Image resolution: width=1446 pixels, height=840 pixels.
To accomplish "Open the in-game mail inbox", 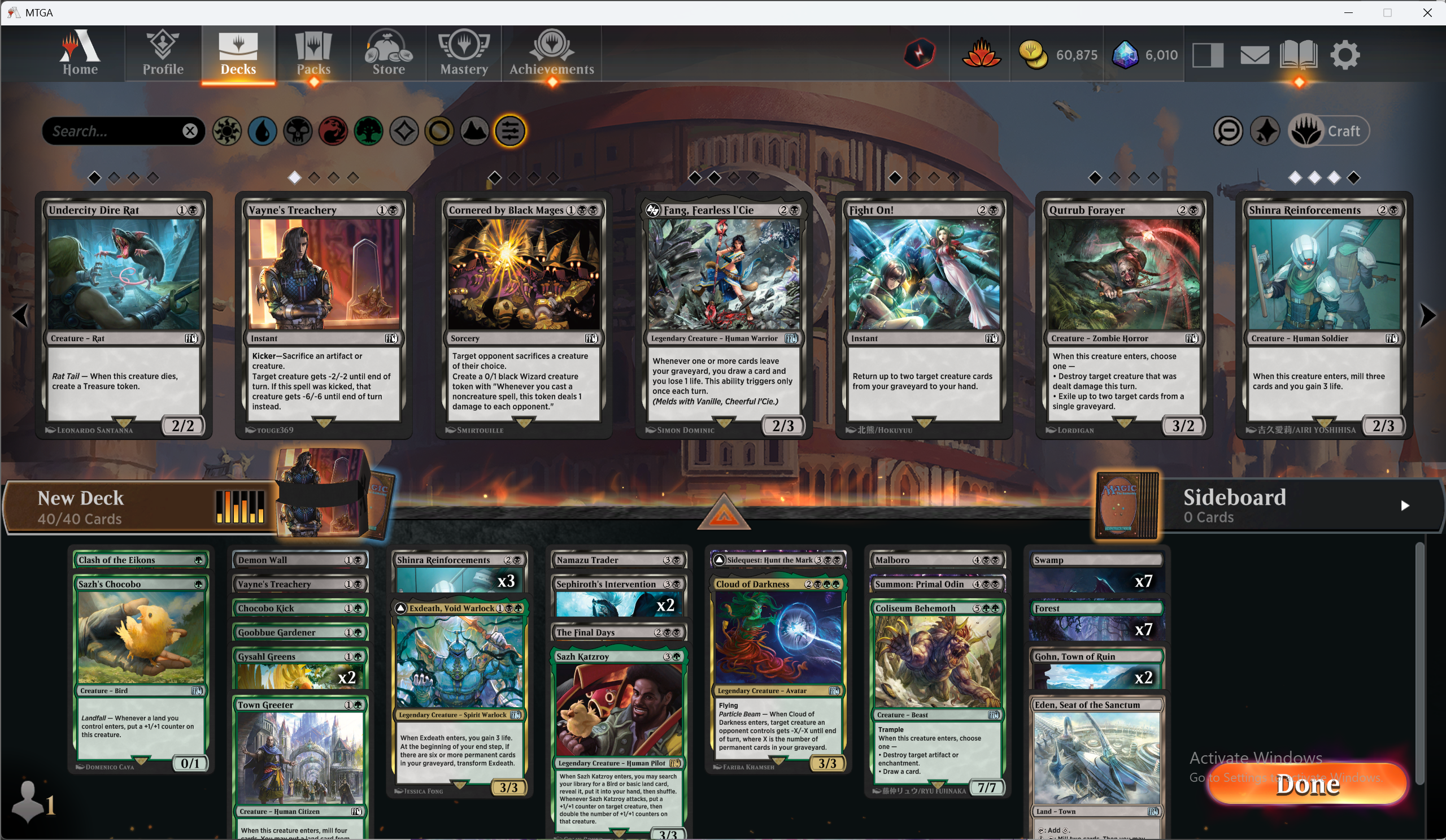I will (x=1255, y=54).
